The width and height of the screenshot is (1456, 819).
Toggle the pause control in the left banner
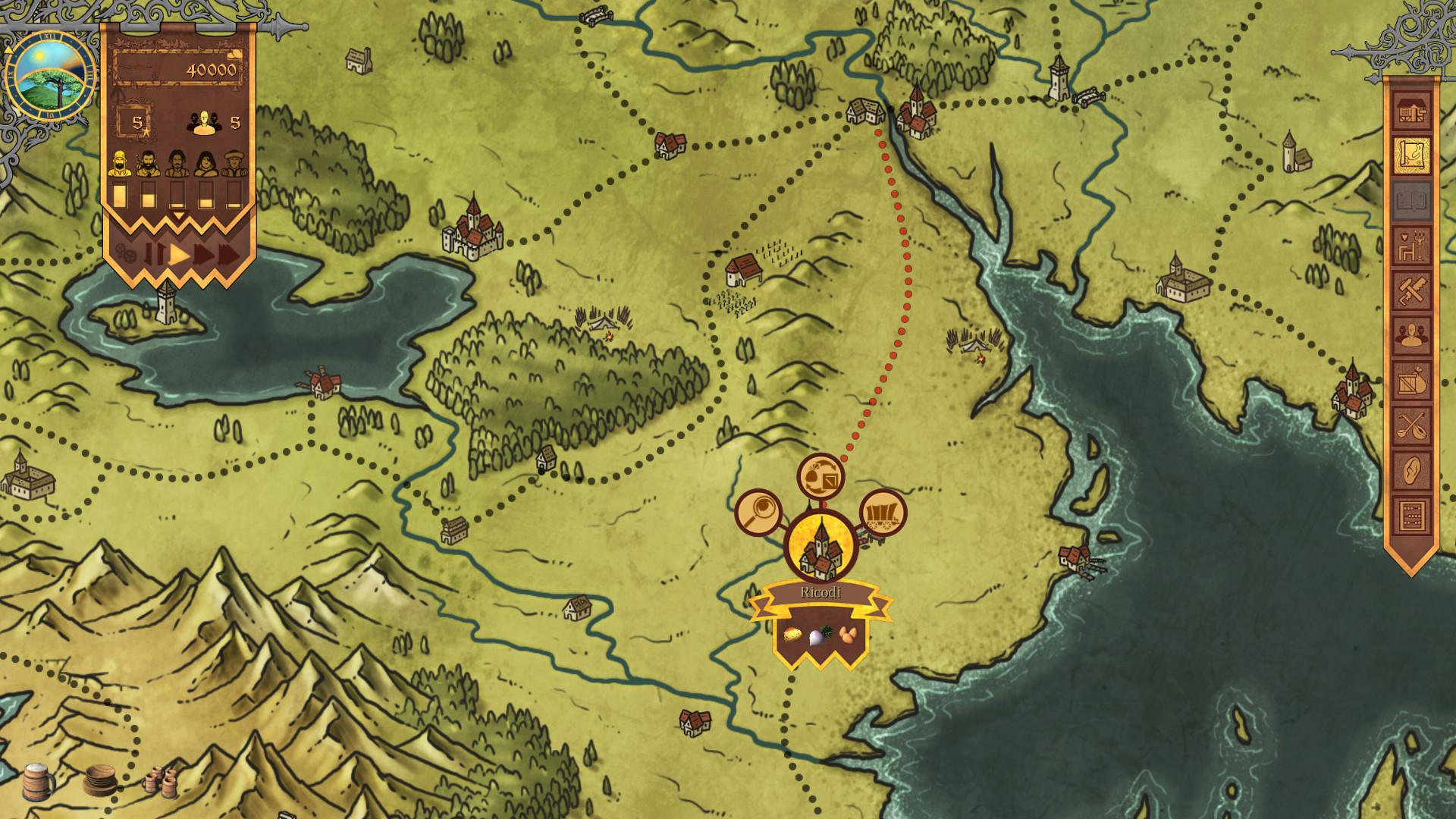pos(154,253)
